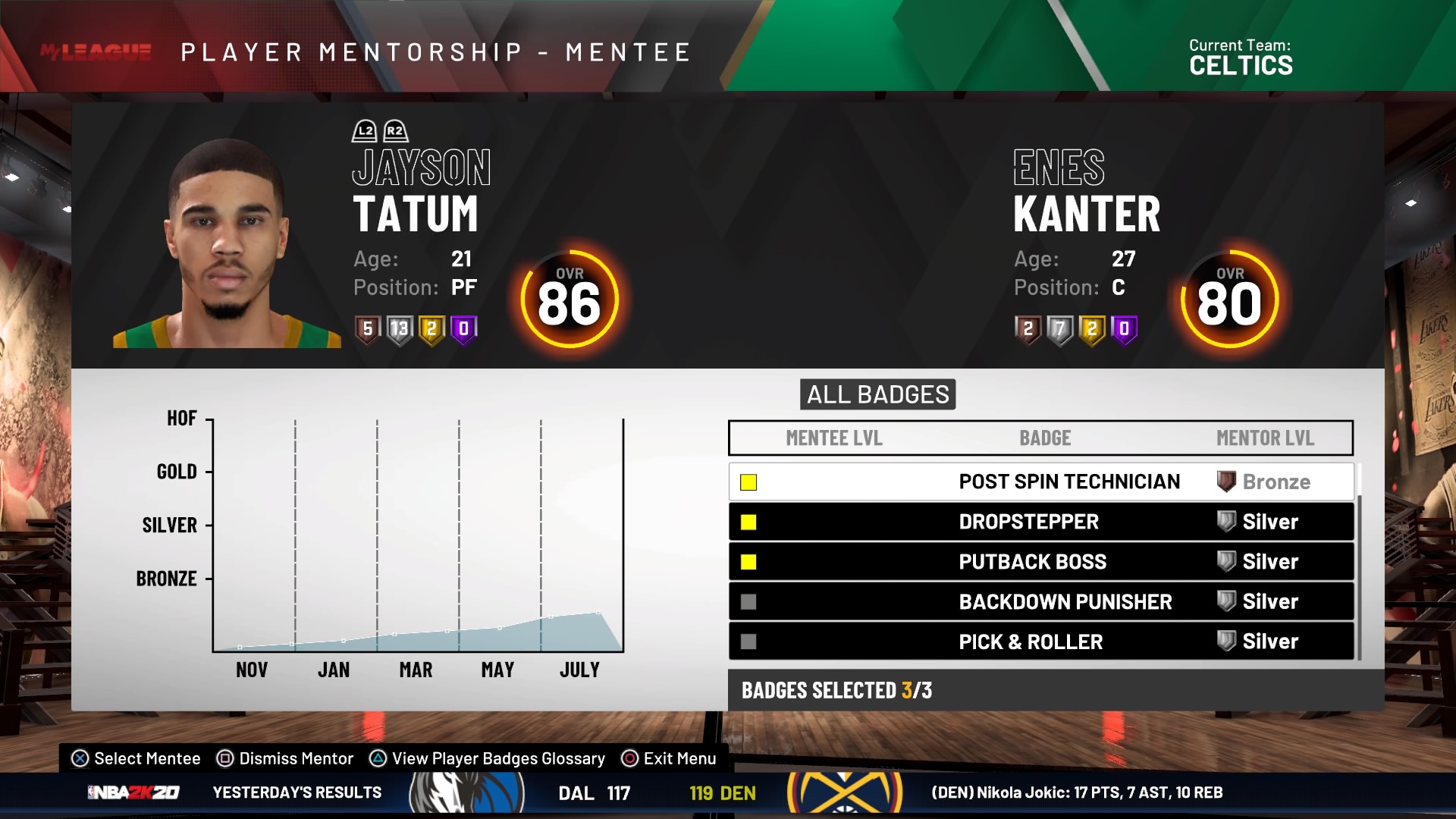This screenshot has width=1456, height=819.
Task: Select the Post Spin Technician badge row
Action: pos(1040,482)
